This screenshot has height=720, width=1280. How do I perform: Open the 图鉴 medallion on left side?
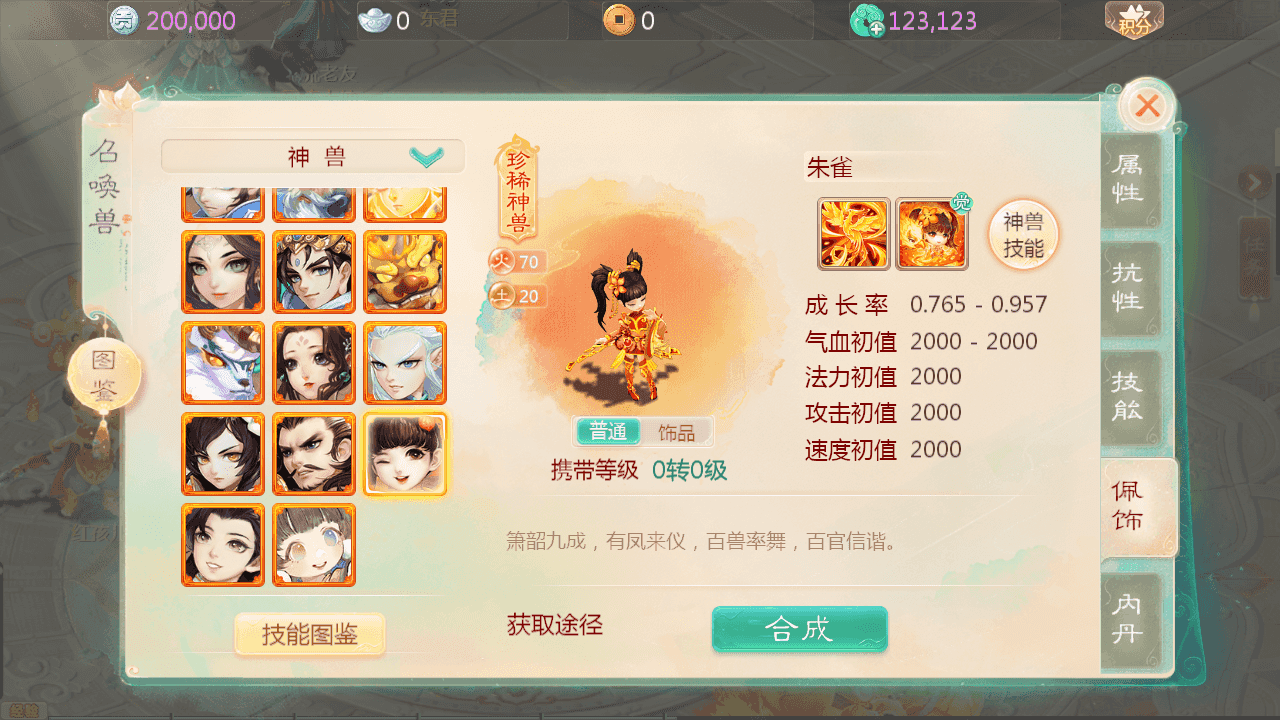tap(103, 372)
